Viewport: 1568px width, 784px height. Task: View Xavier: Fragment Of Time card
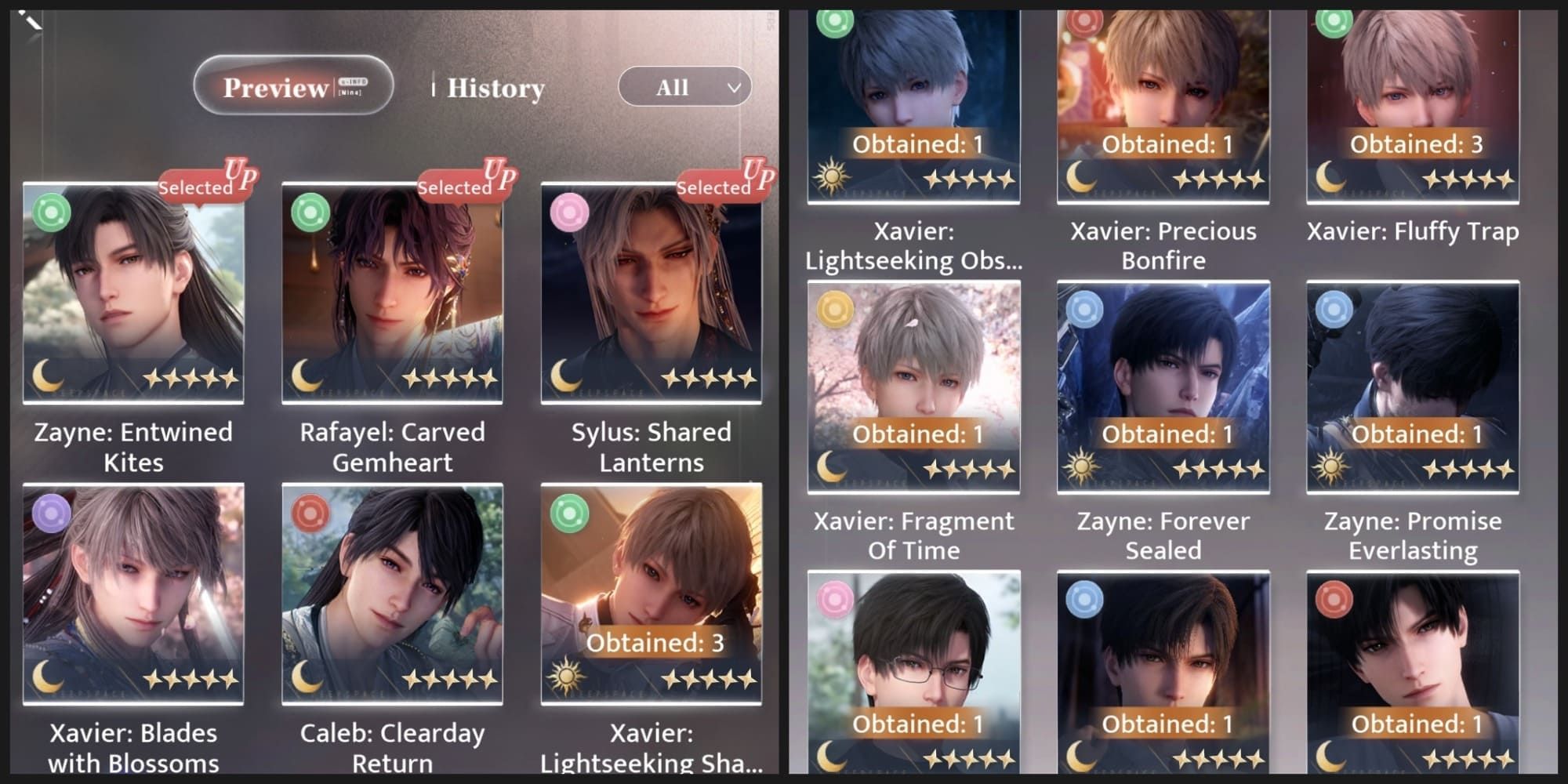pos(913,387)
